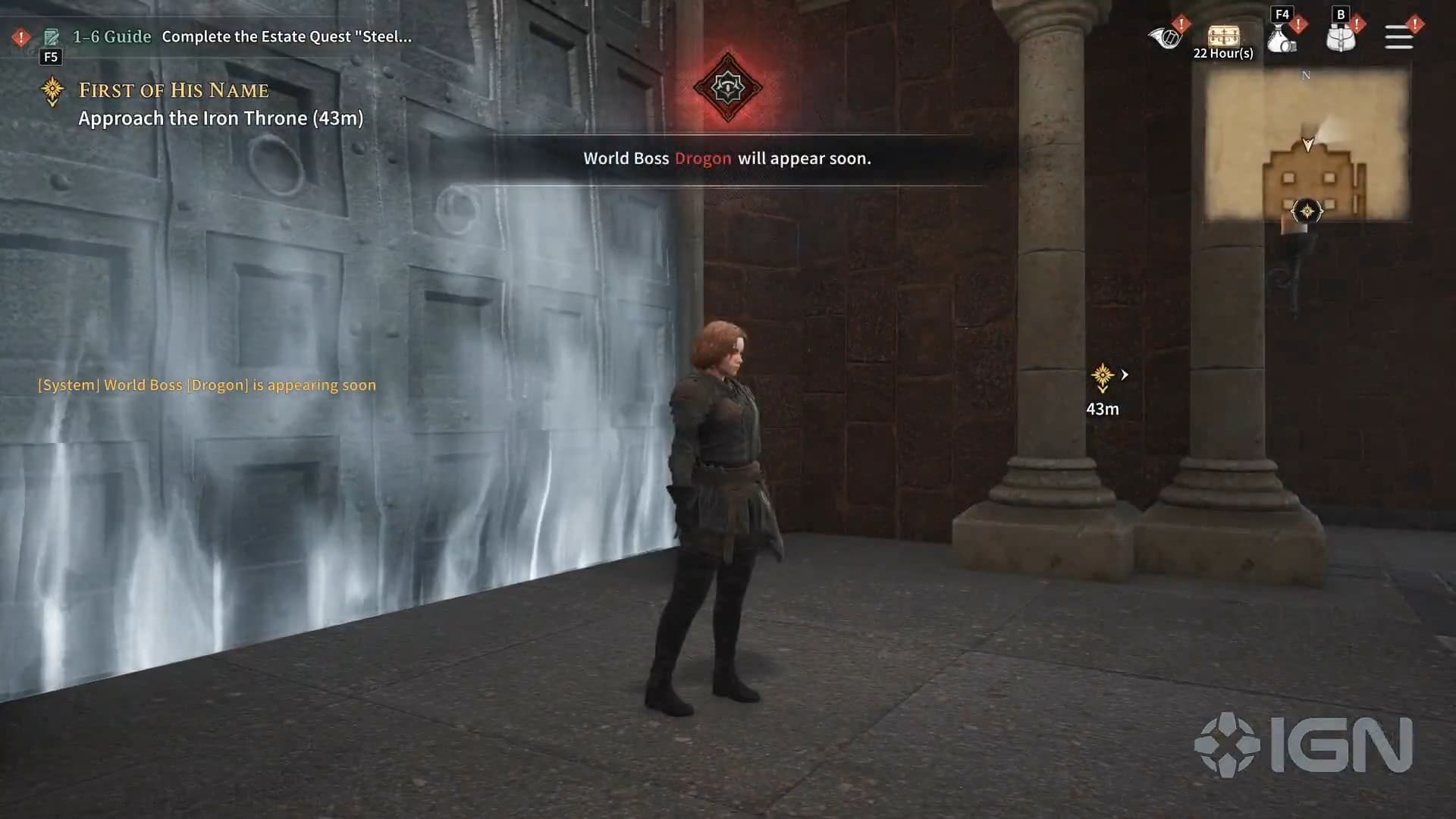
Task: Open the coin pouch shop icon
Action: (x=1282, y=38)
